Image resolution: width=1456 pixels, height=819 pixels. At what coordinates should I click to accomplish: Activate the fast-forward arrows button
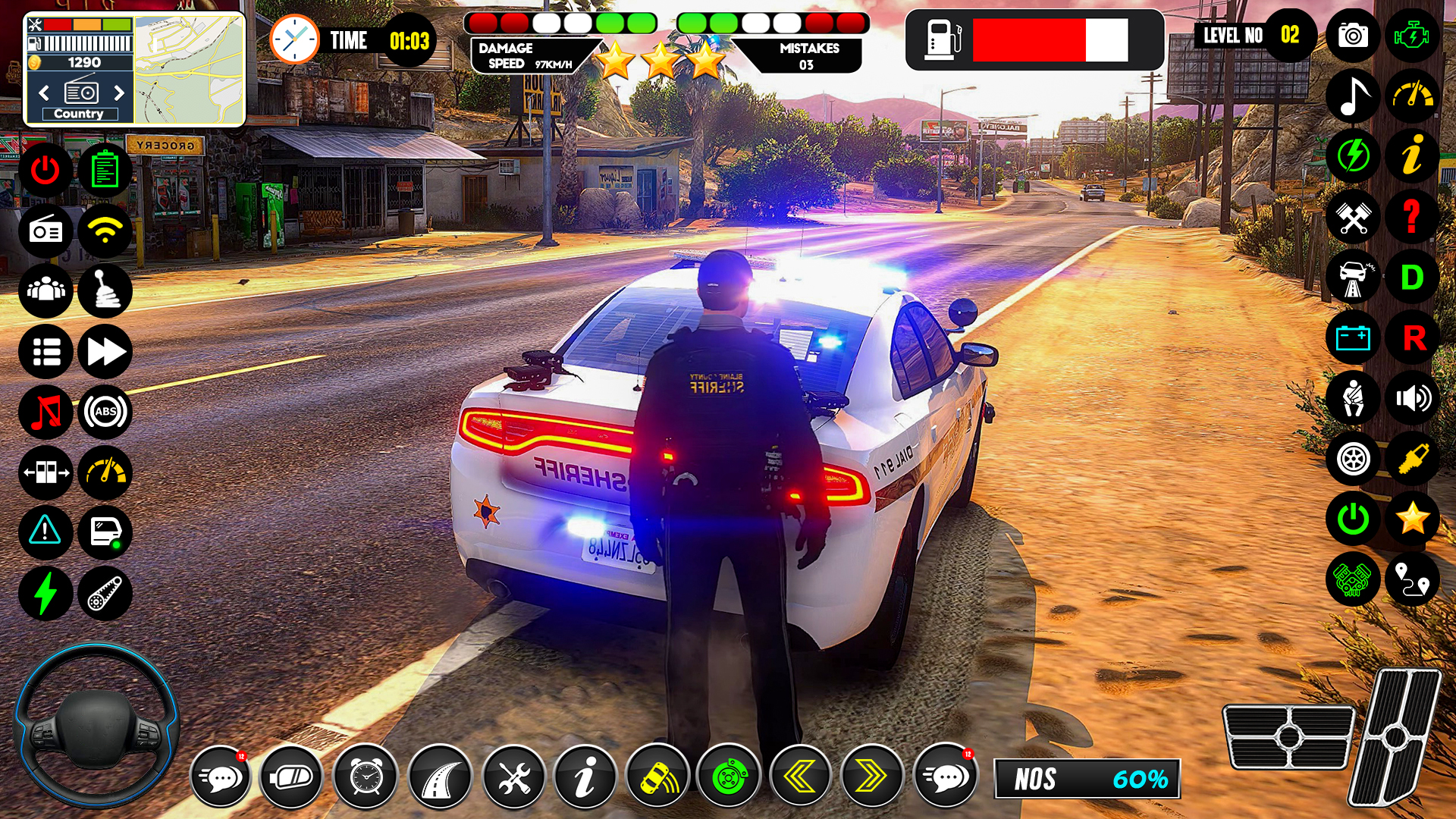105,352
